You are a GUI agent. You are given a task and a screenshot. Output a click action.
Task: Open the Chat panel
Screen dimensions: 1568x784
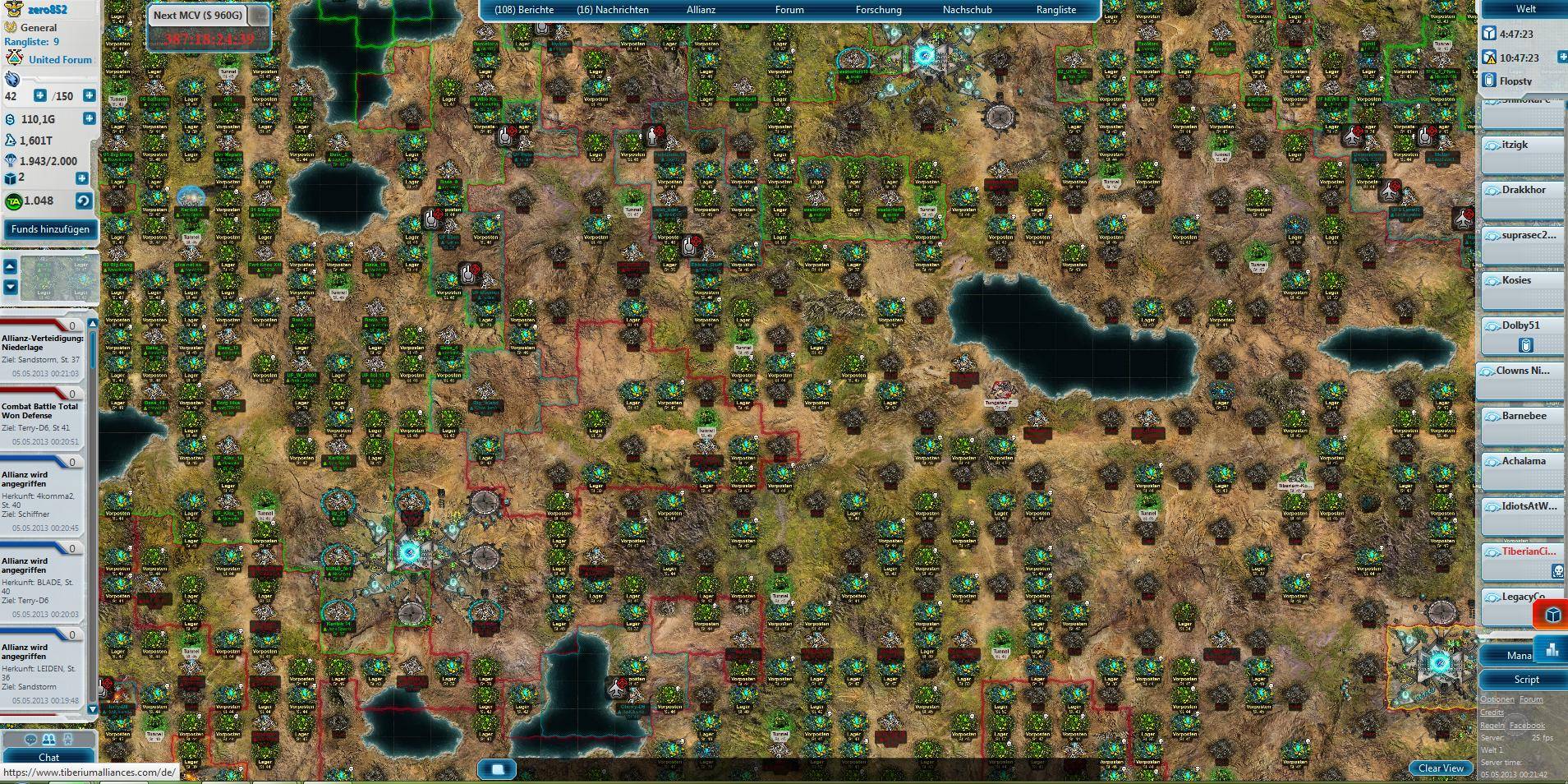coord(49,758)
